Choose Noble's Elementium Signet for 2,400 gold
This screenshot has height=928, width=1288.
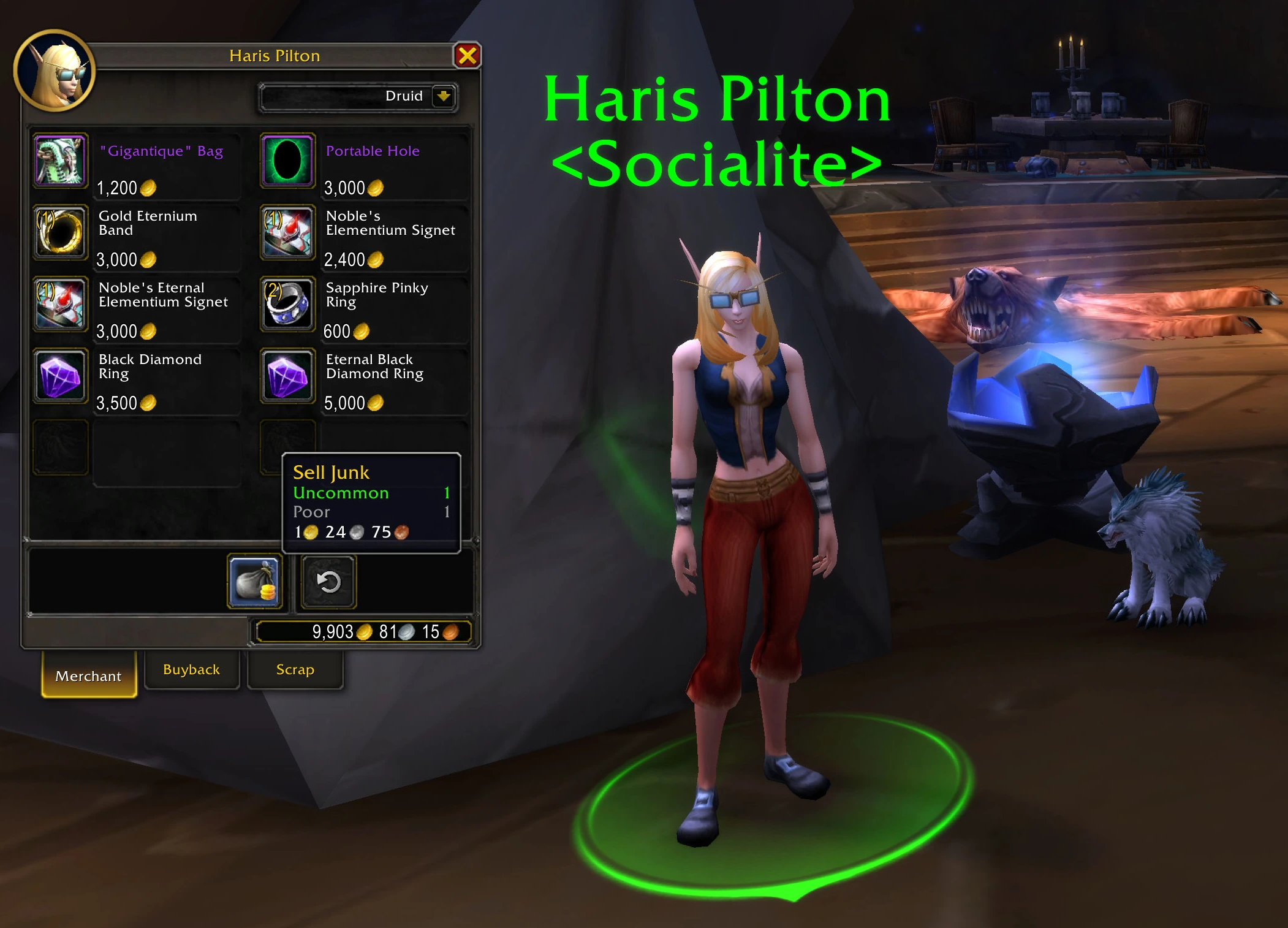[x=287, y=232]
